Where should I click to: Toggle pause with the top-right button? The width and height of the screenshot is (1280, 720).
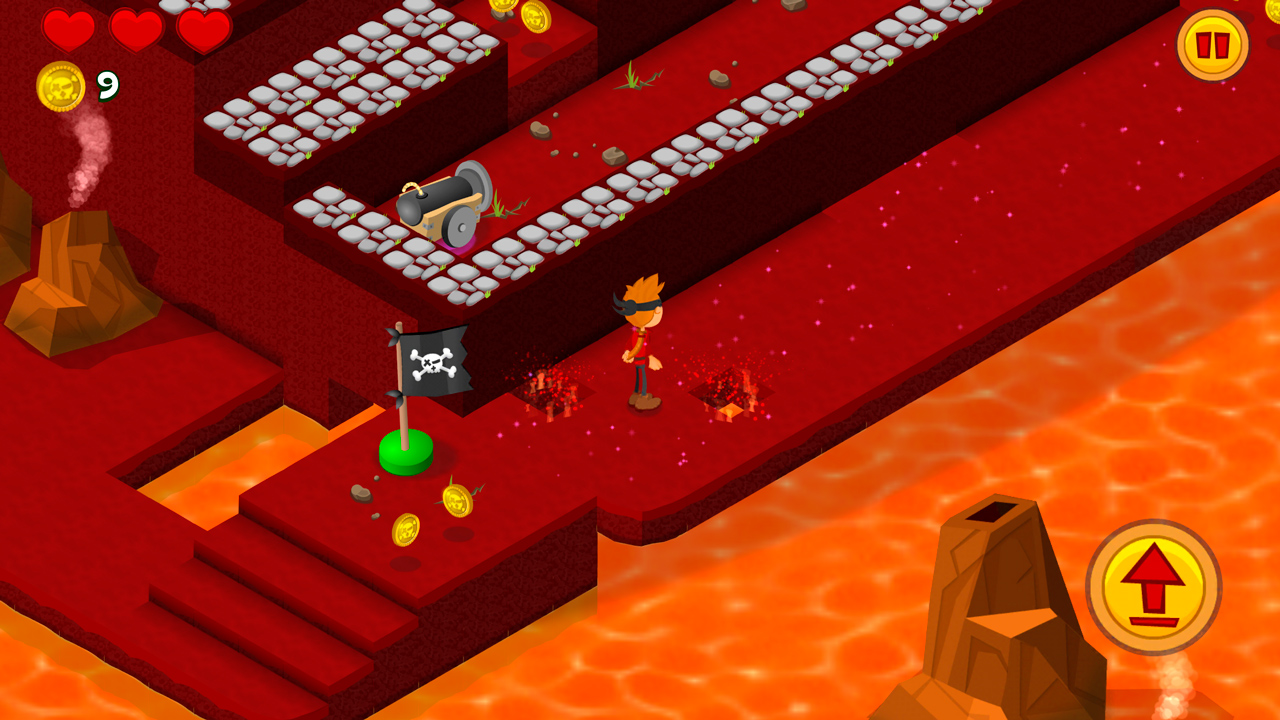coord(1213,44)
